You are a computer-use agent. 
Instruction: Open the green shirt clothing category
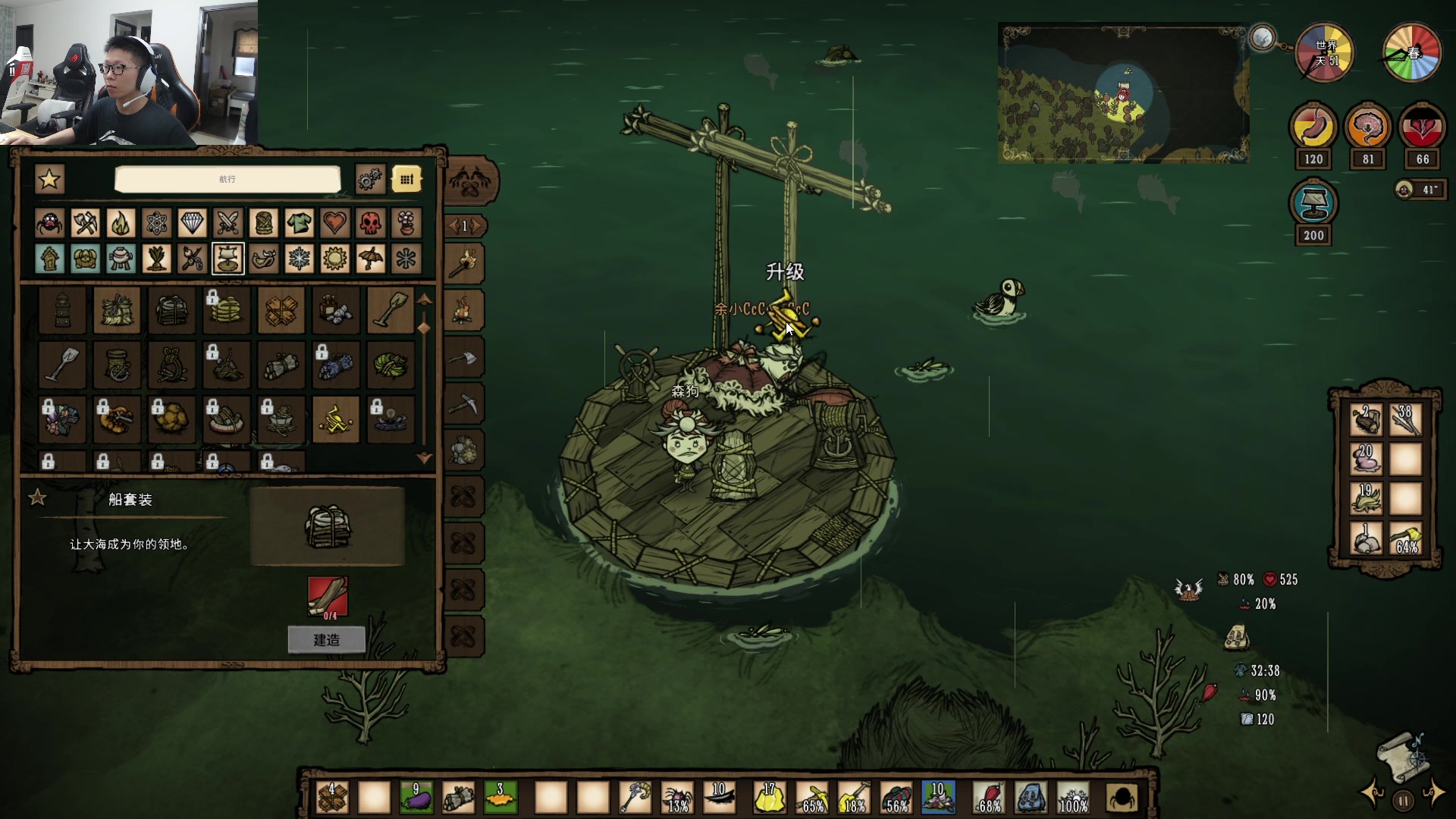(299, 223)
